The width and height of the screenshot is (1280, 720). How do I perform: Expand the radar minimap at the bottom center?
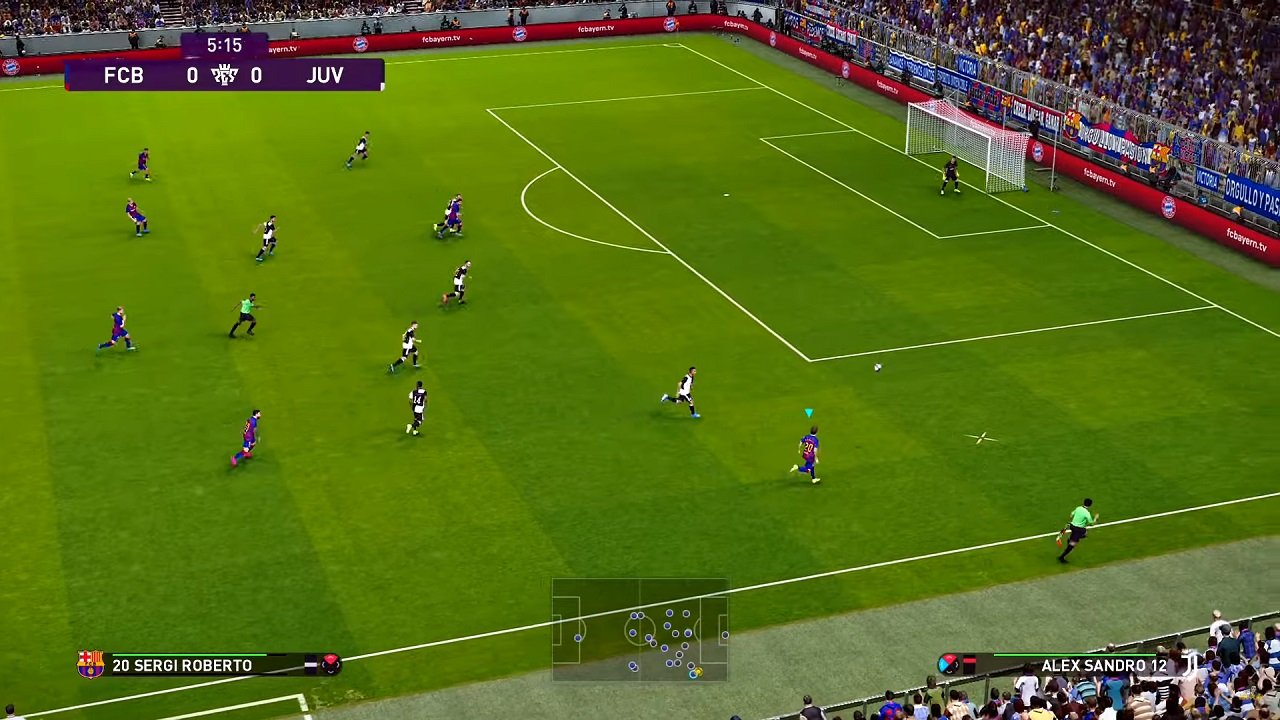pyautogui.click(x=640, y=630)
